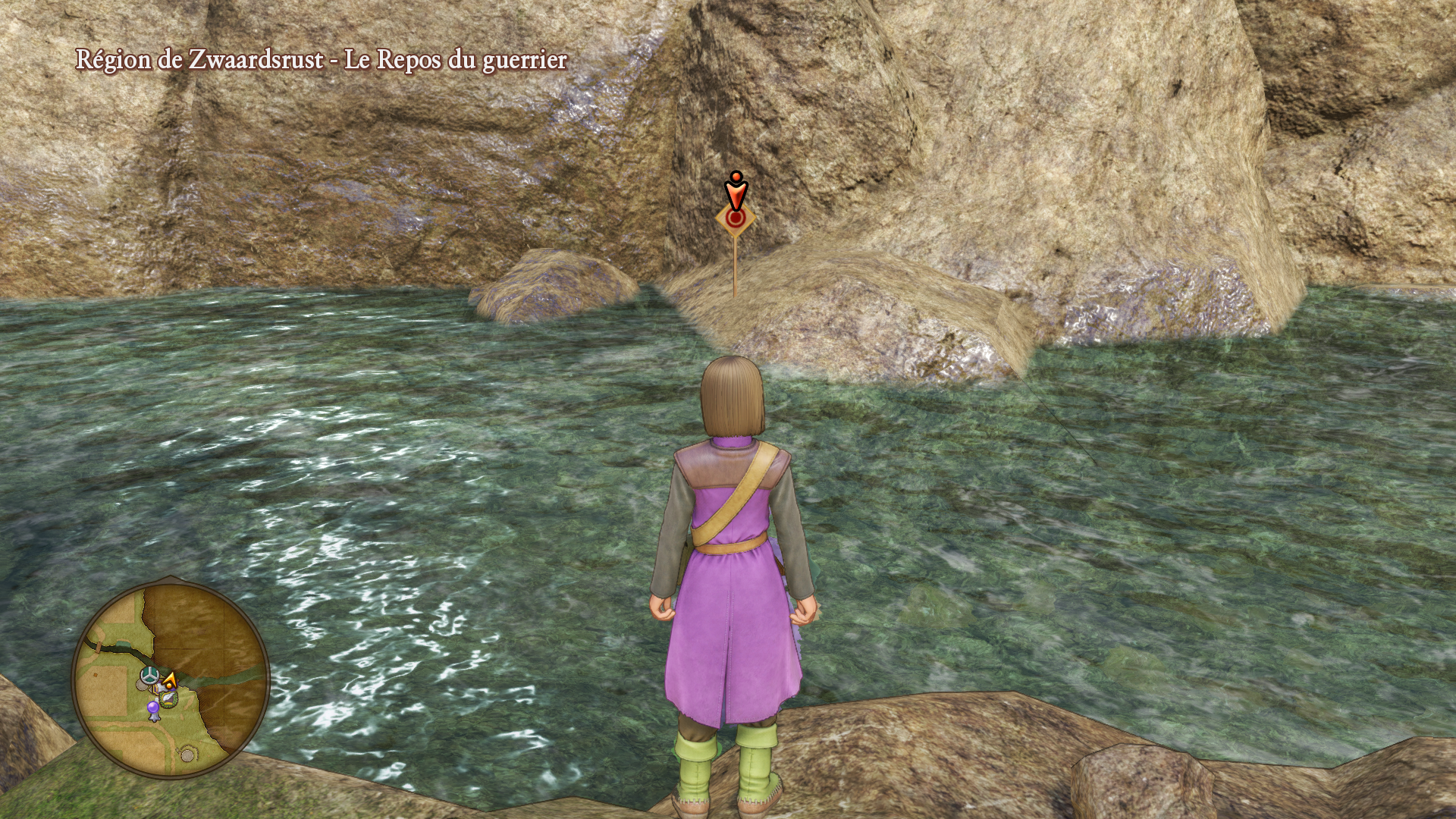Select the feather wreath marker on minimap
Screen dimensions: 1456x819
coord(168,699)
